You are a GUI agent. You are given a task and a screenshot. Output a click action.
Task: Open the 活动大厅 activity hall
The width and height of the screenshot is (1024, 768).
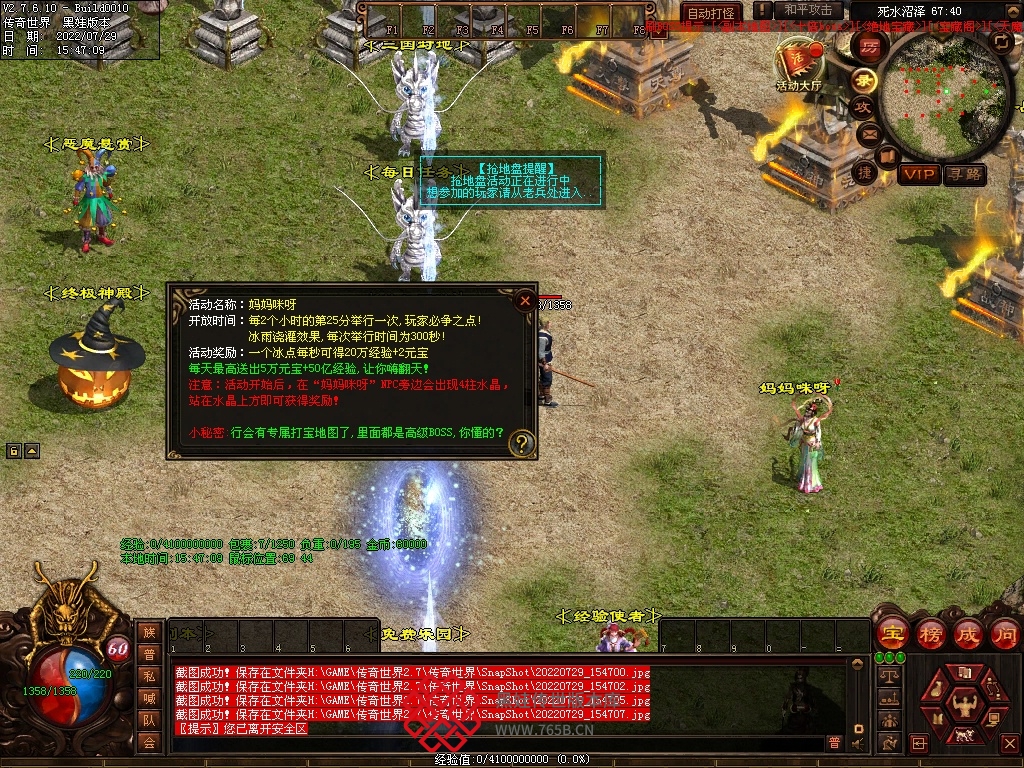pyautogui.click(x=798, y=64)
